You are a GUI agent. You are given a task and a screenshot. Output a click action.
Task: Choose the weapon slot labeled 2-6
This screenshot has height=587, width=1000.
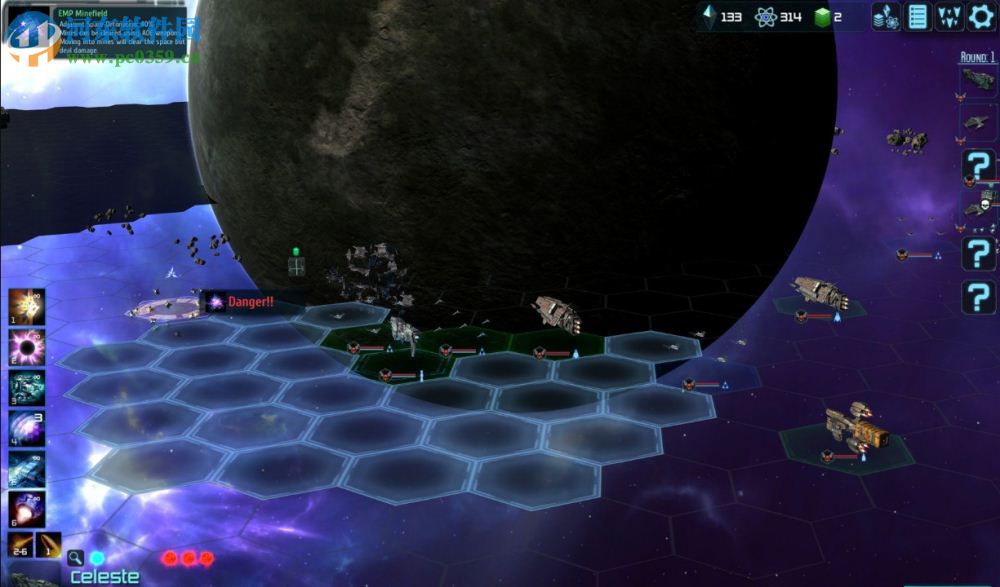(21, 546)
